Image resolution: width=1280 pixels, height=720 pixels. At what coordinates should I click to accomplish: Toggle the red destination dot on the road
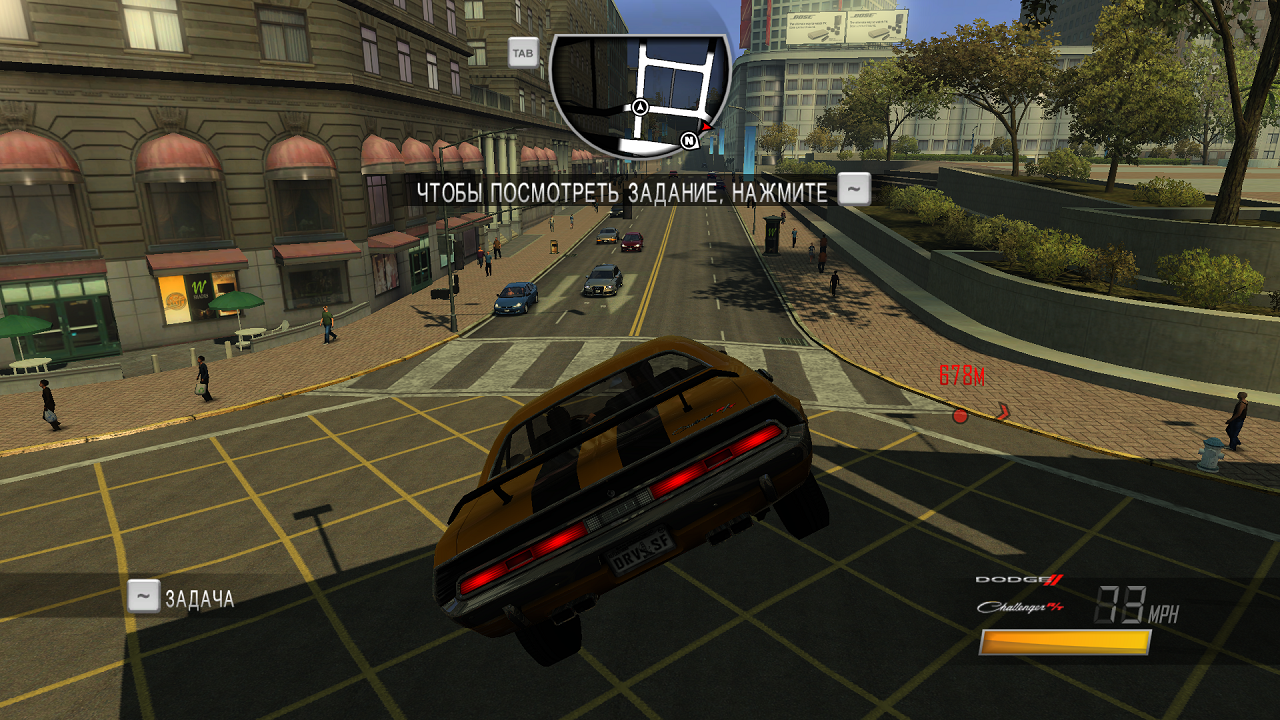(960, 415)
